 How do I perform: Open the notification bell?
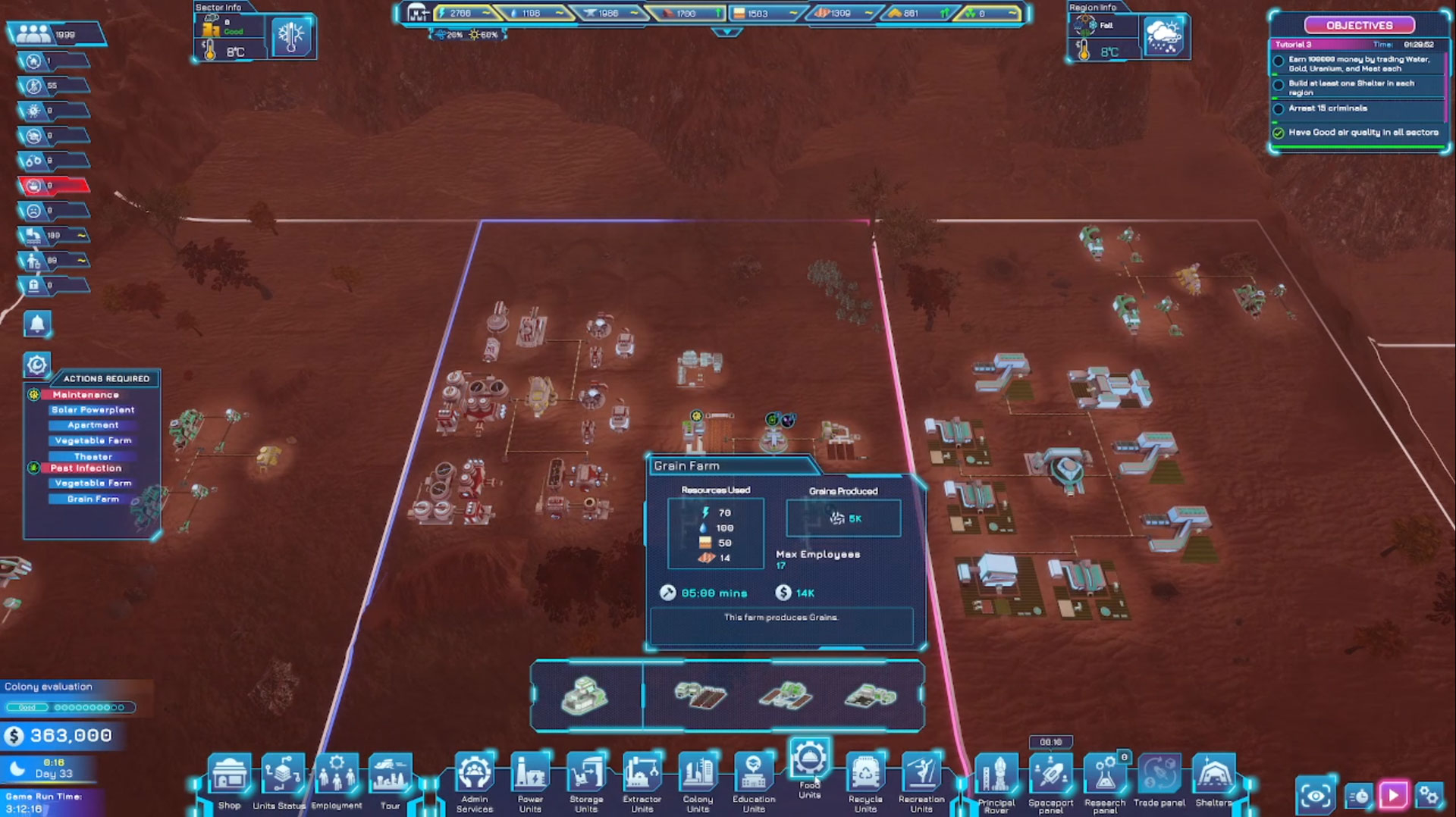[x=37, y=324]
